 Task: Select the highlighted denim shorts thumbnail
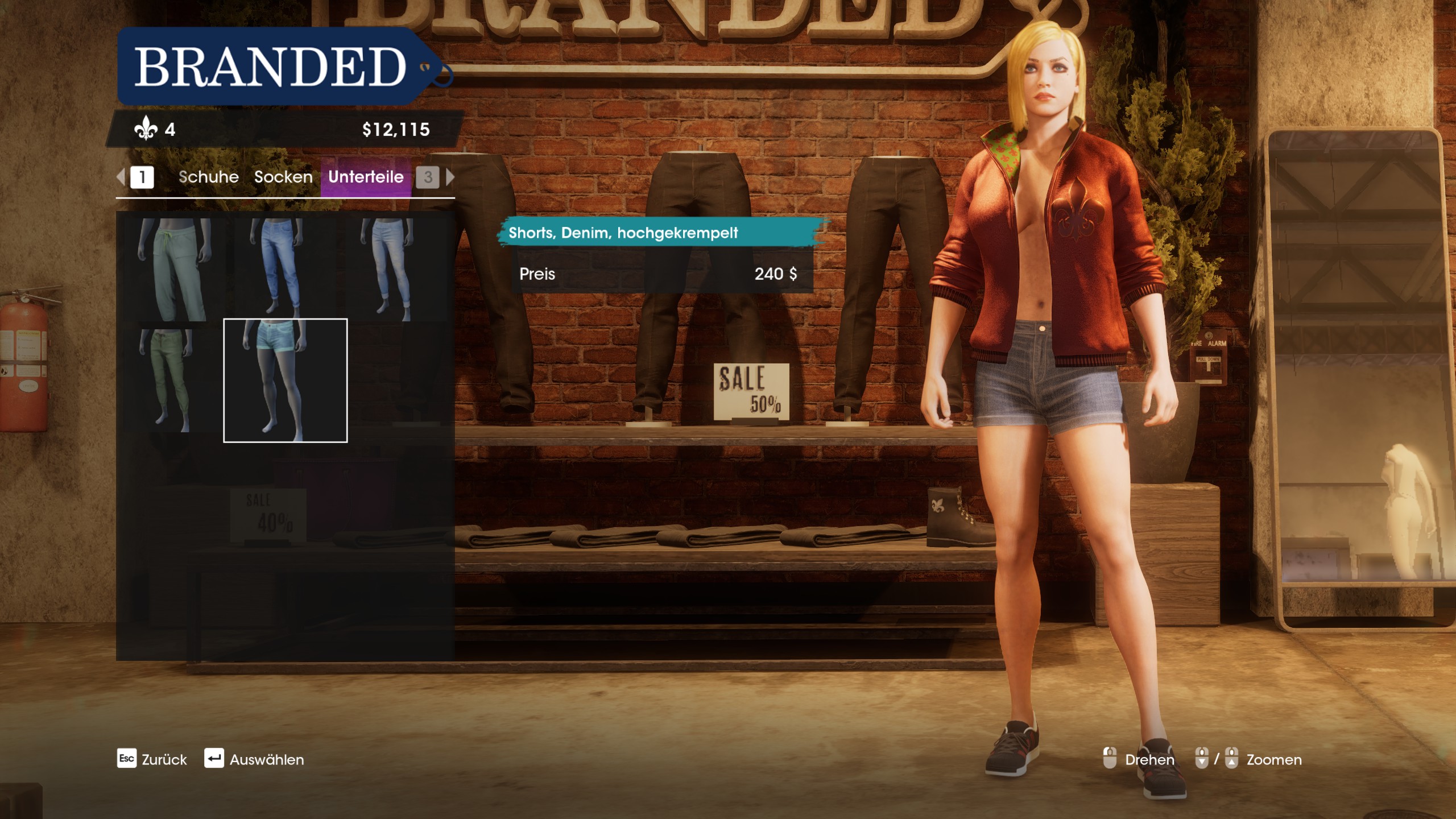285,380
